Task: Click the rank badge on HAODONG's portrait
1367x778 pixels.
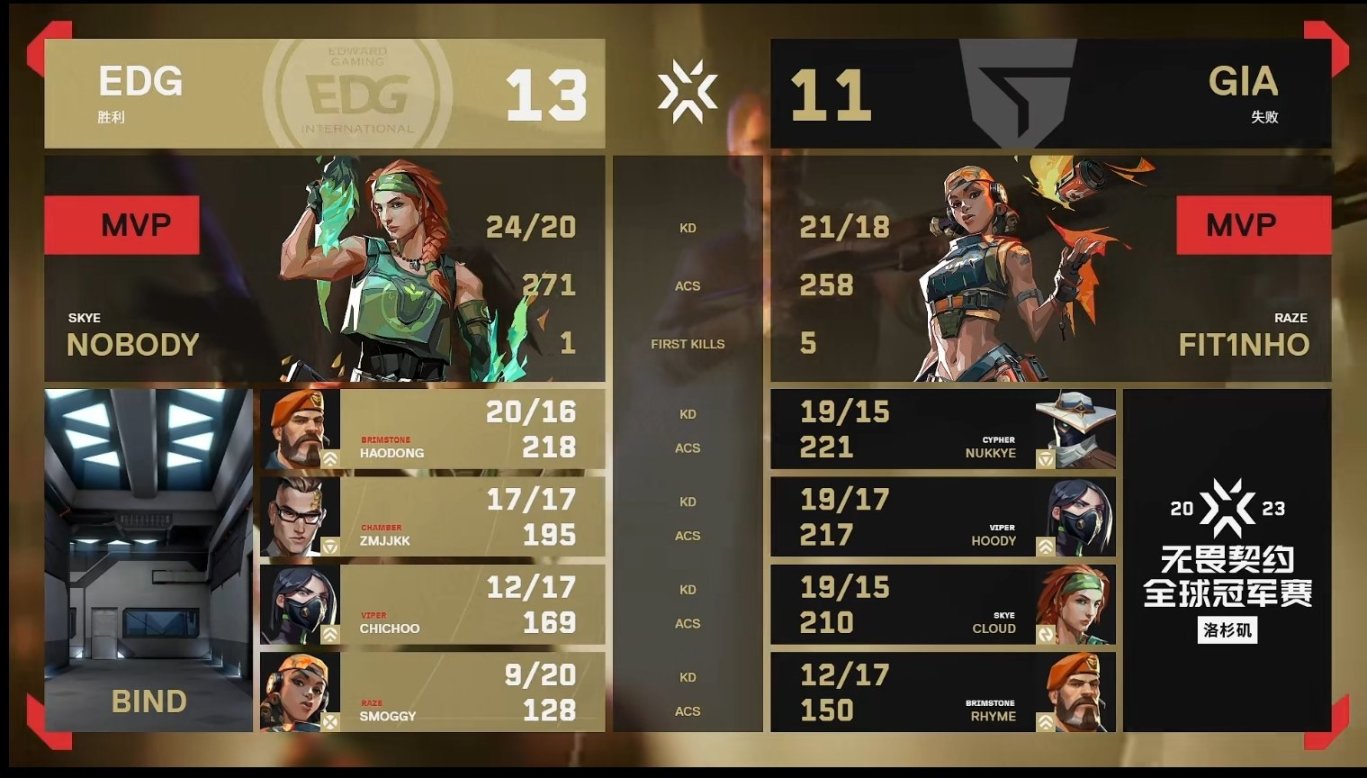Action: [x=332, y=456]
